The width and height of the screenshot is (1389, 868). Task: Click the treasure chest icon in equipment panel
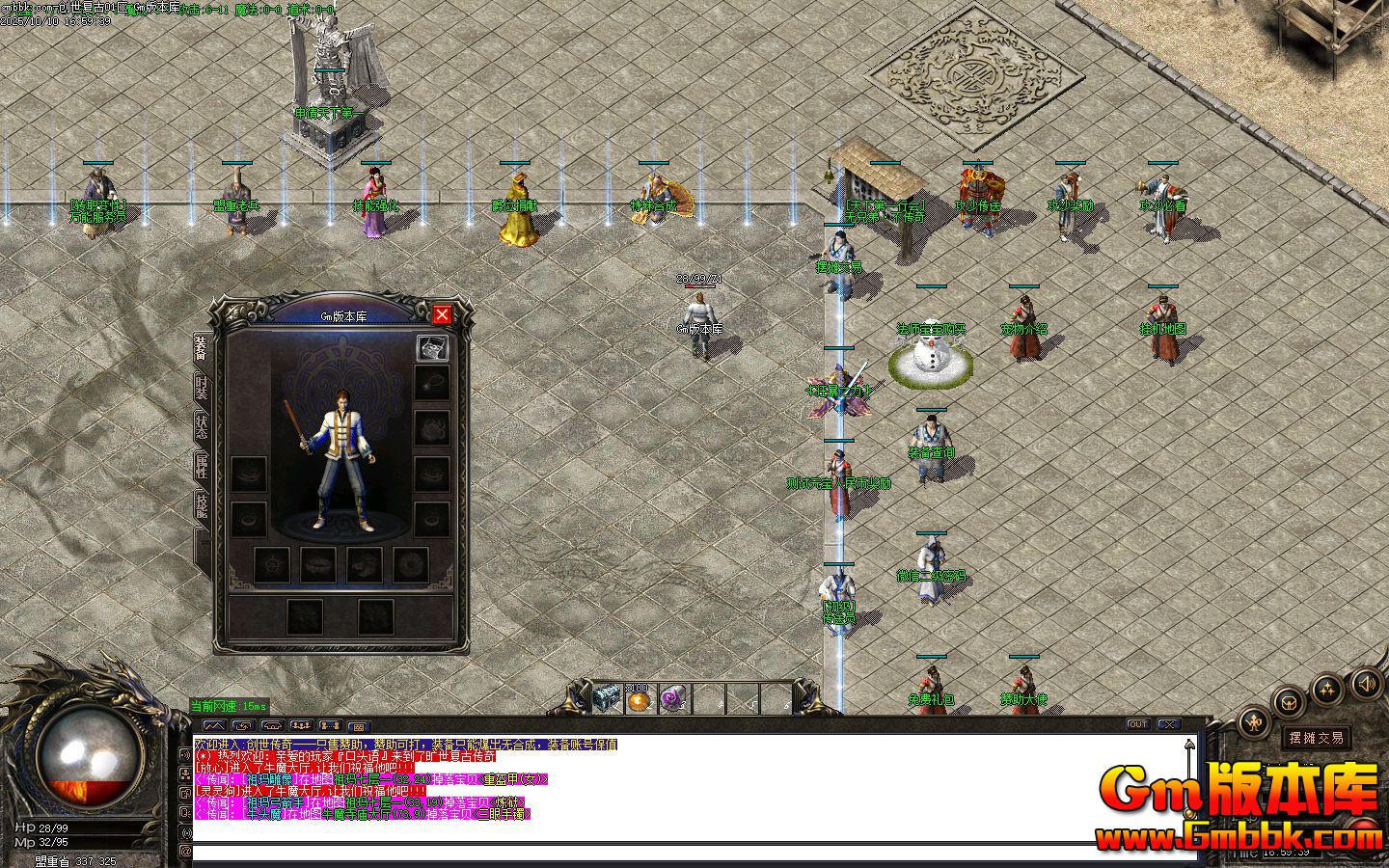[x=432, y=348]
